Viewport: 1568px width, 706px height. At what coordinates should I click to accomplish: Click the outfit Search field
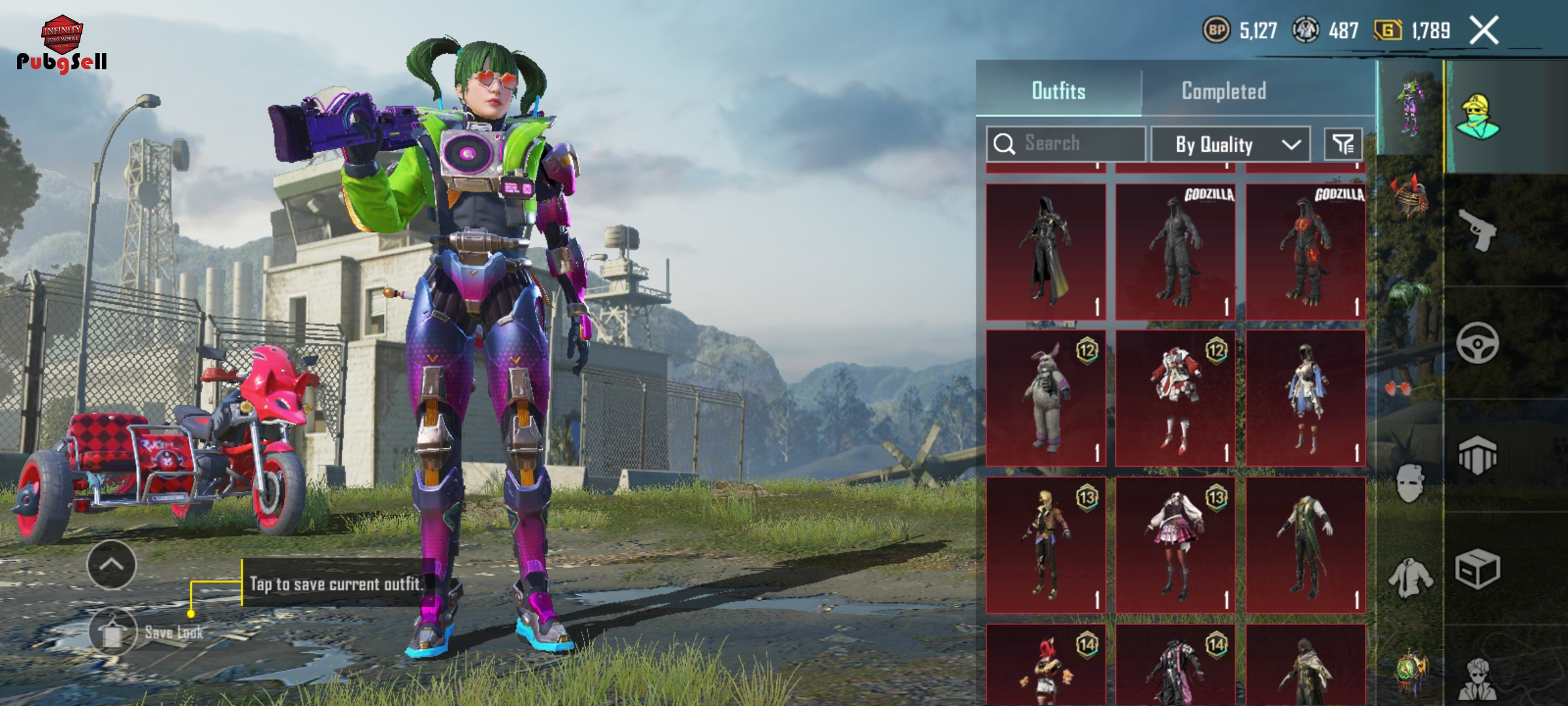click(1066, 144)
